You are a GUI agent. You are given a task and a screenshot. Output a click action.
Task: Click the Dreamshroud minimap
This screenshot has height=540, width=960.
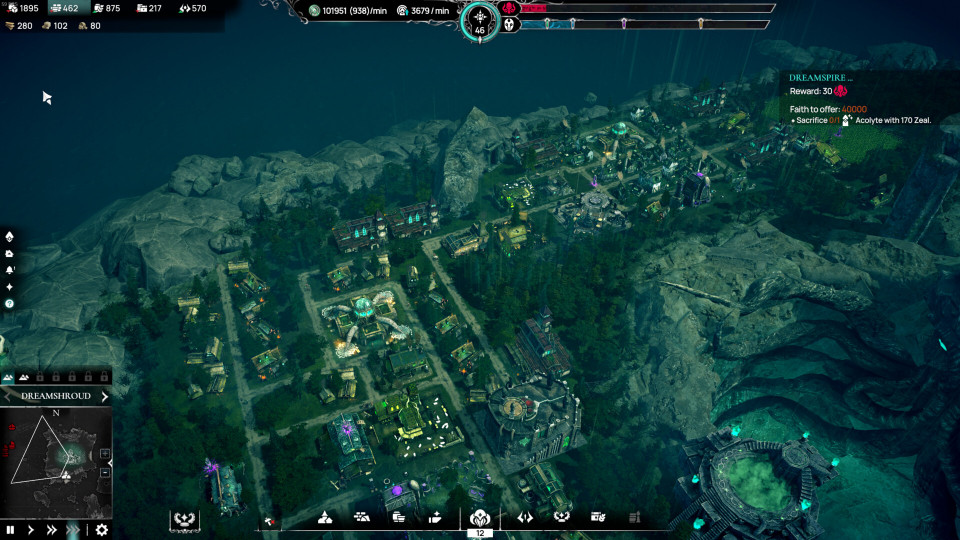56,457
